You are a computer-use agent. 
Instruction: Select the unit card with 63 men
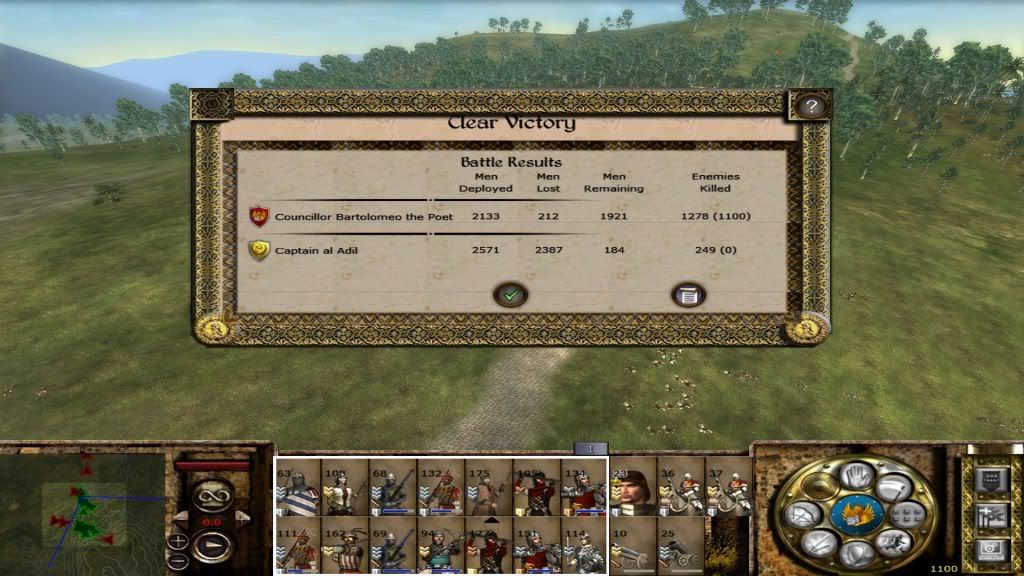pyautogui.click(x=298, y=487)
